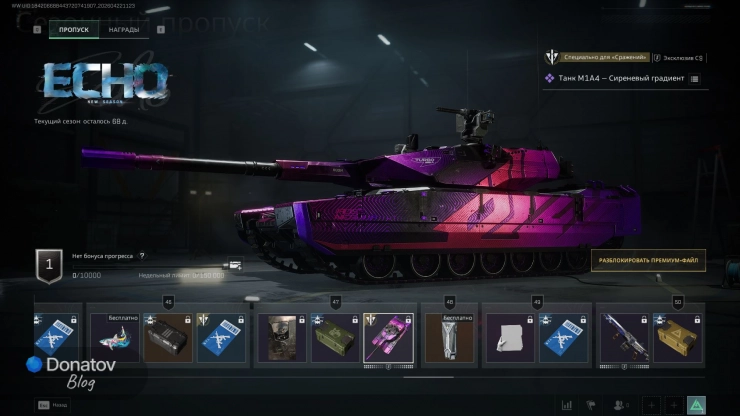
Task: Switch to the Пропуск tab
Action: tap(74, 30)
